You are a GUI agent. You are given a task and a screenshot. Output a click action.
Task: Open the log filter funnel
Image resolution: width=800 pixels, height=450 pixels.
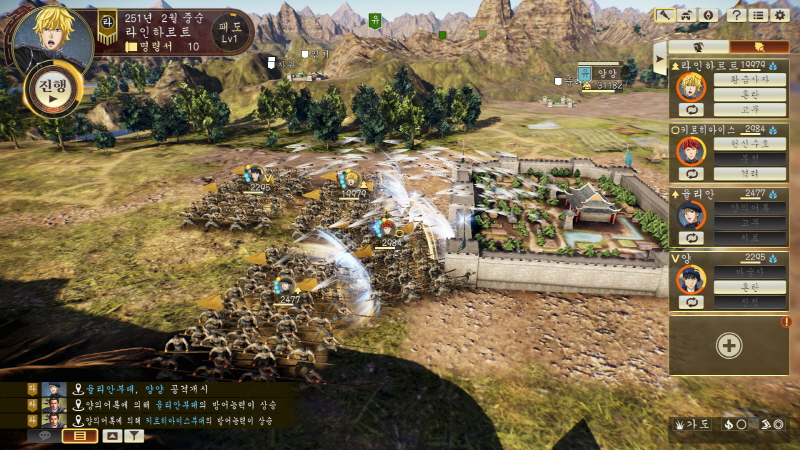pyautogui.click(x=134, y=436)
